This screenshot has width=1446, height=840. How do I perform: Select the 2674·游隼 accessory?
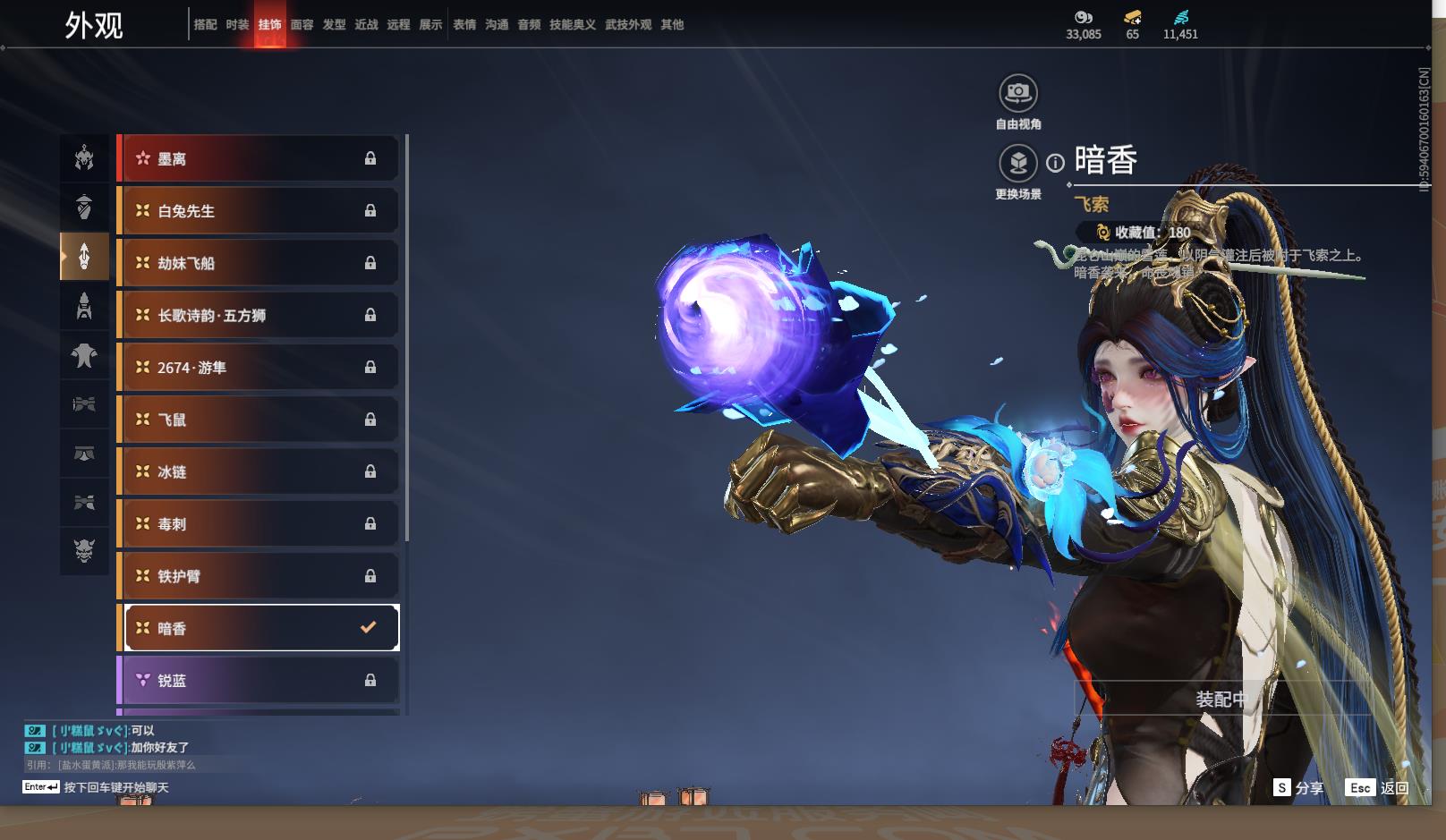[258, 368]
